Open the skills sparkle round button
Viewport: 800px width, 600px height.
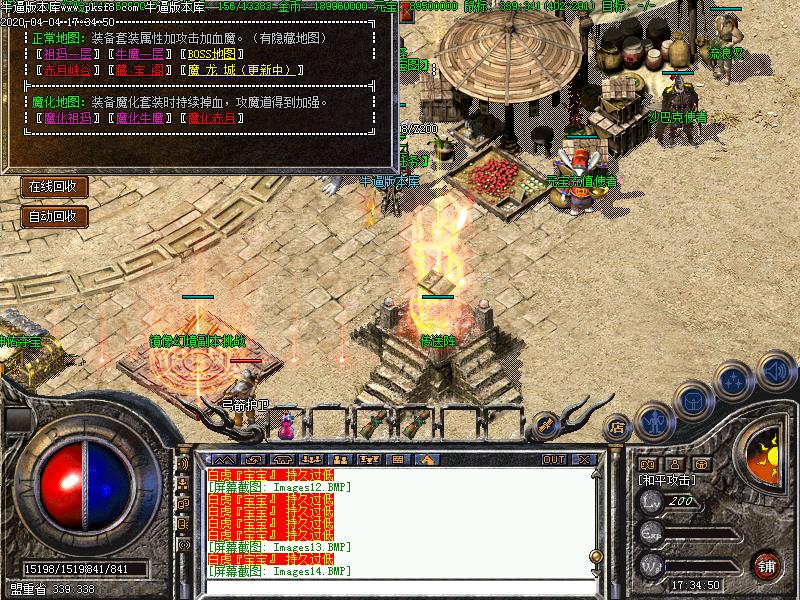point(735,381)
